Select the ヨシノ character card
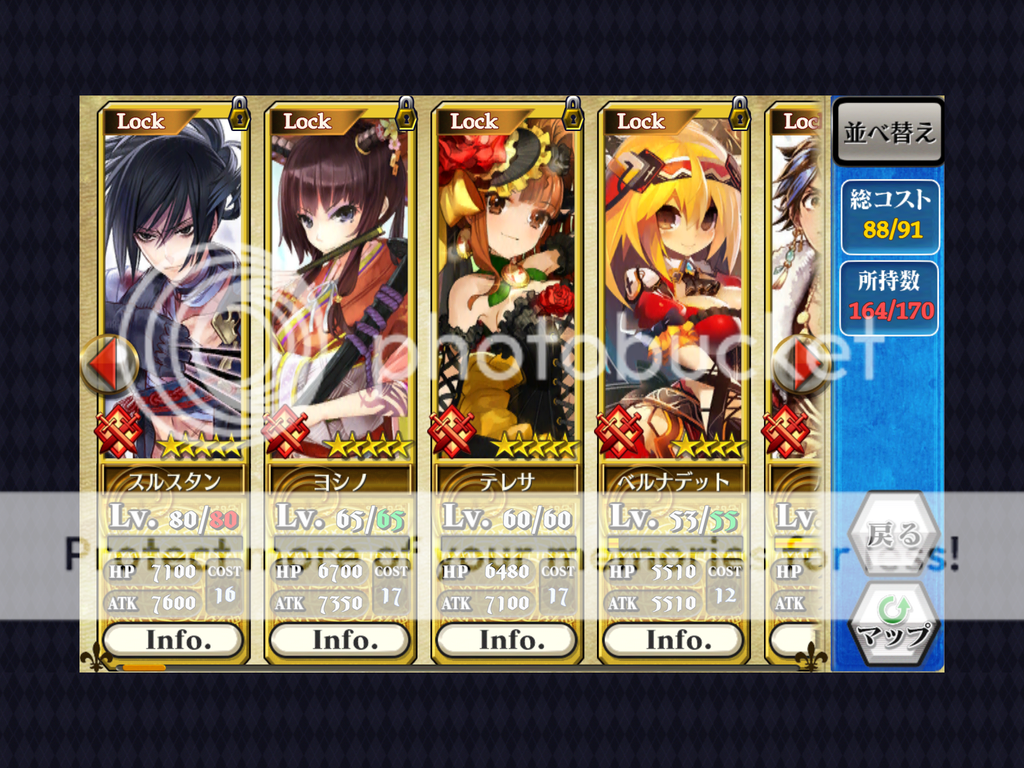The height and width of the screenshot is (768, 1024). 340,290
